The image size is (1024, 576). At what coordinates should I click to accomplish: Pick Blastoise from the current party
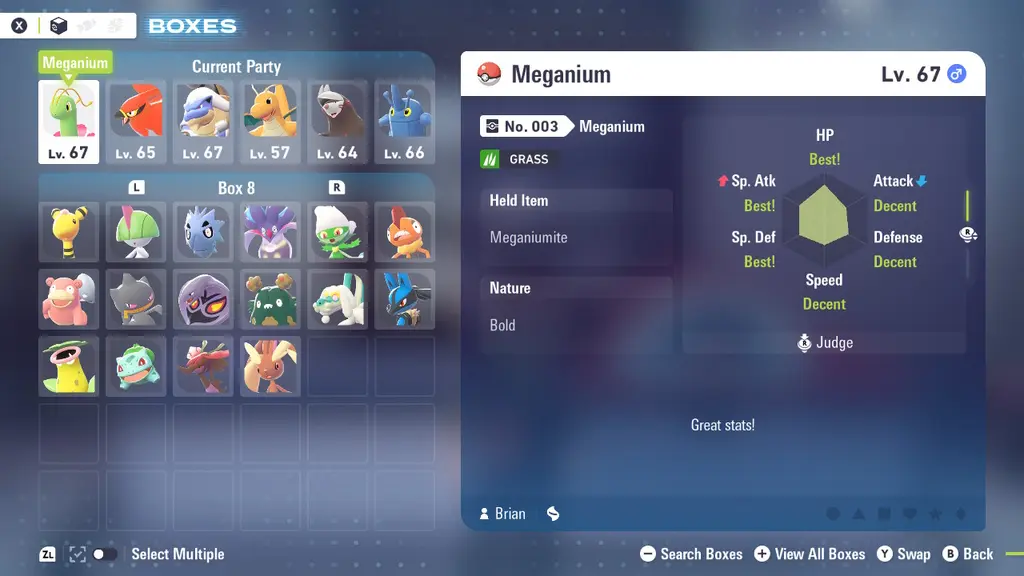tap(203, 121)
